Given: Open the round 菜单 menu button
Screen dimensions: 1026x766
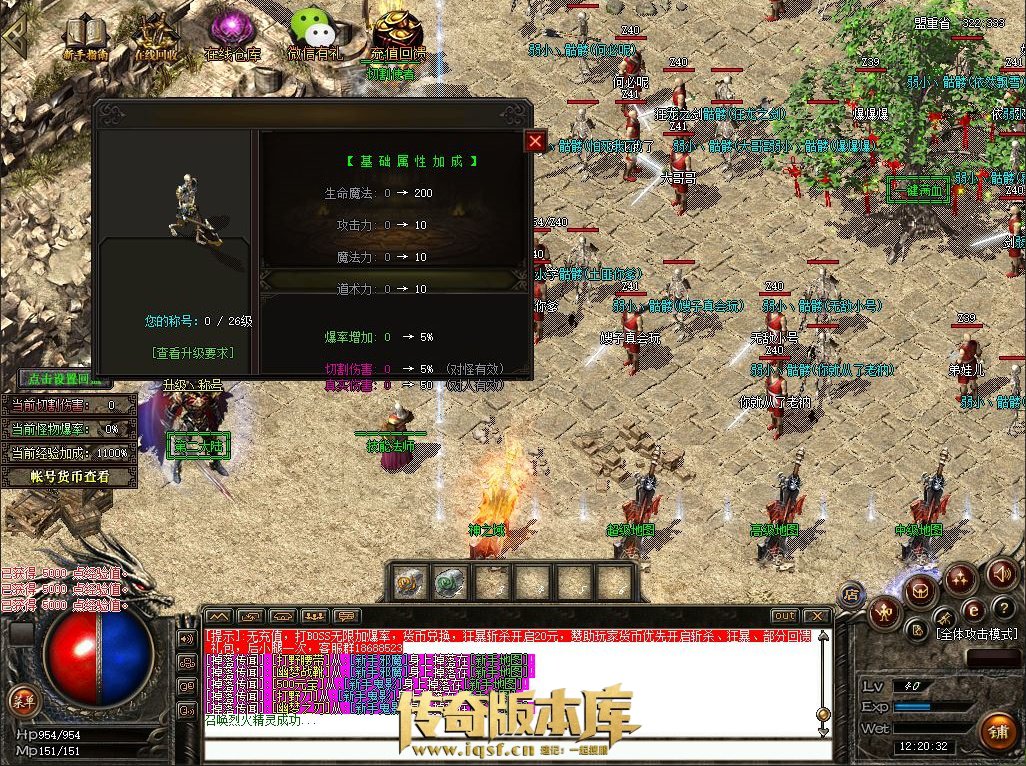Looking at the screenshot, I should (x=20, y=699).
